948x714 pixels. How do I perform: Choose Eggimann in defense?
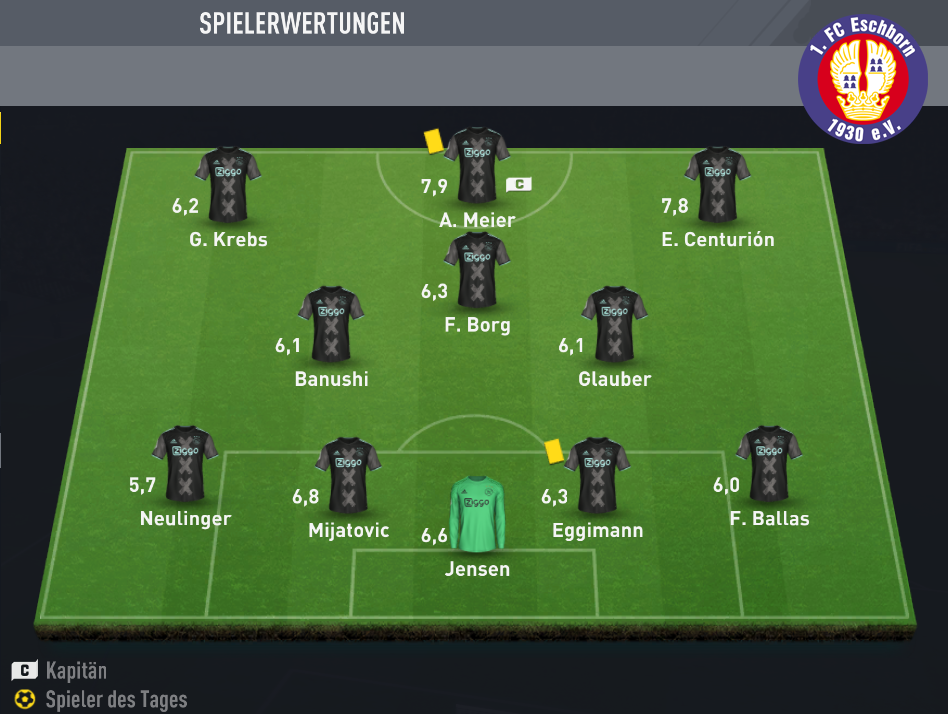[x=597, y=474]
